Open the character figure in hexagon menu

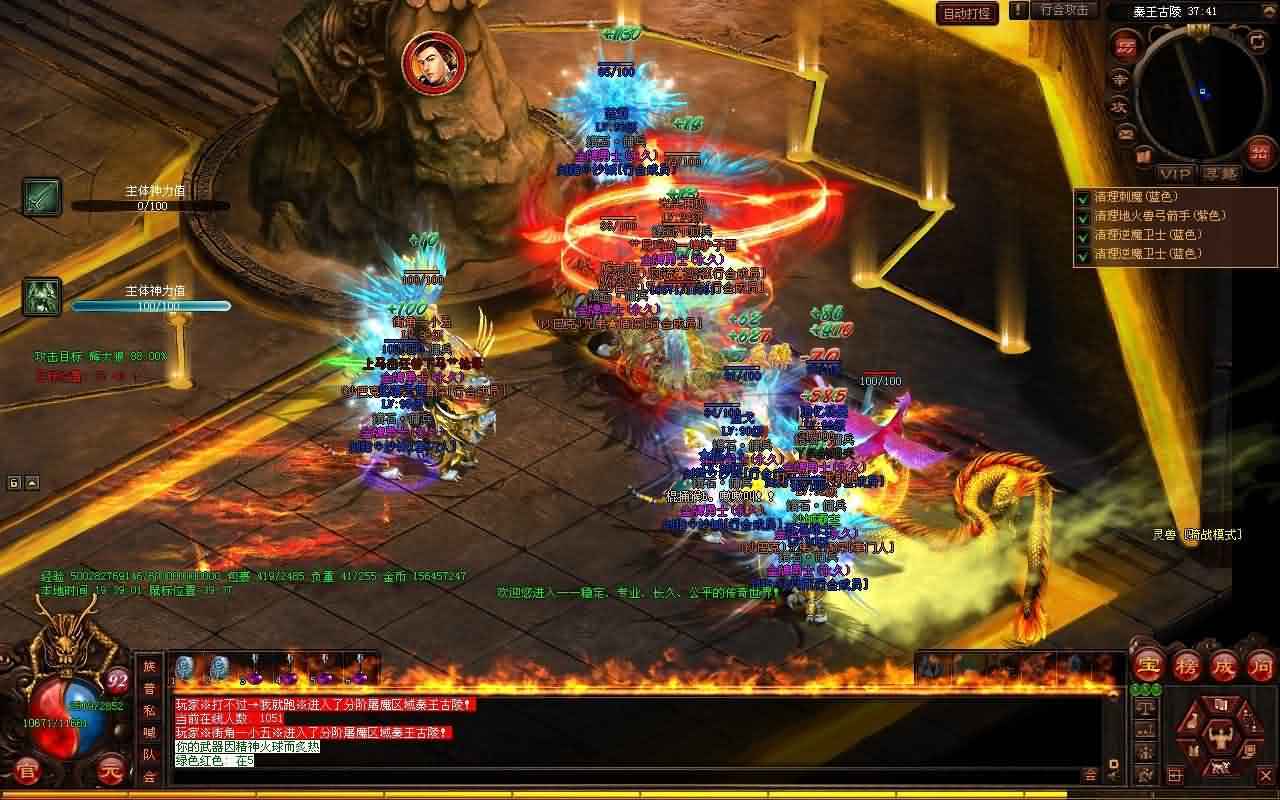[x=1218, y=738]
